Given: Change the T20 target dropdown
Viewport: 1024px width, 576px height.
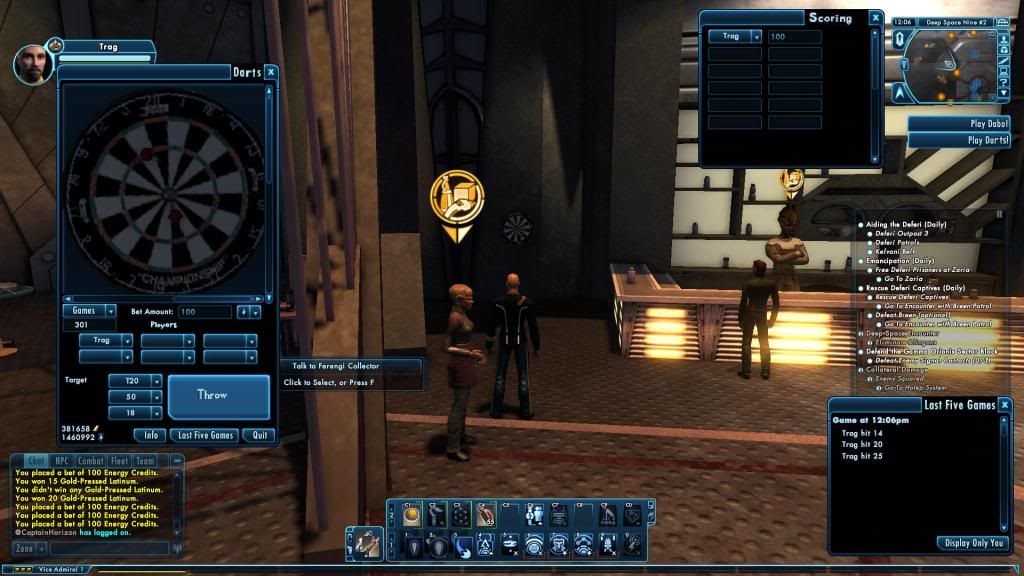Looking at the screenshot, I should [141, 381].
